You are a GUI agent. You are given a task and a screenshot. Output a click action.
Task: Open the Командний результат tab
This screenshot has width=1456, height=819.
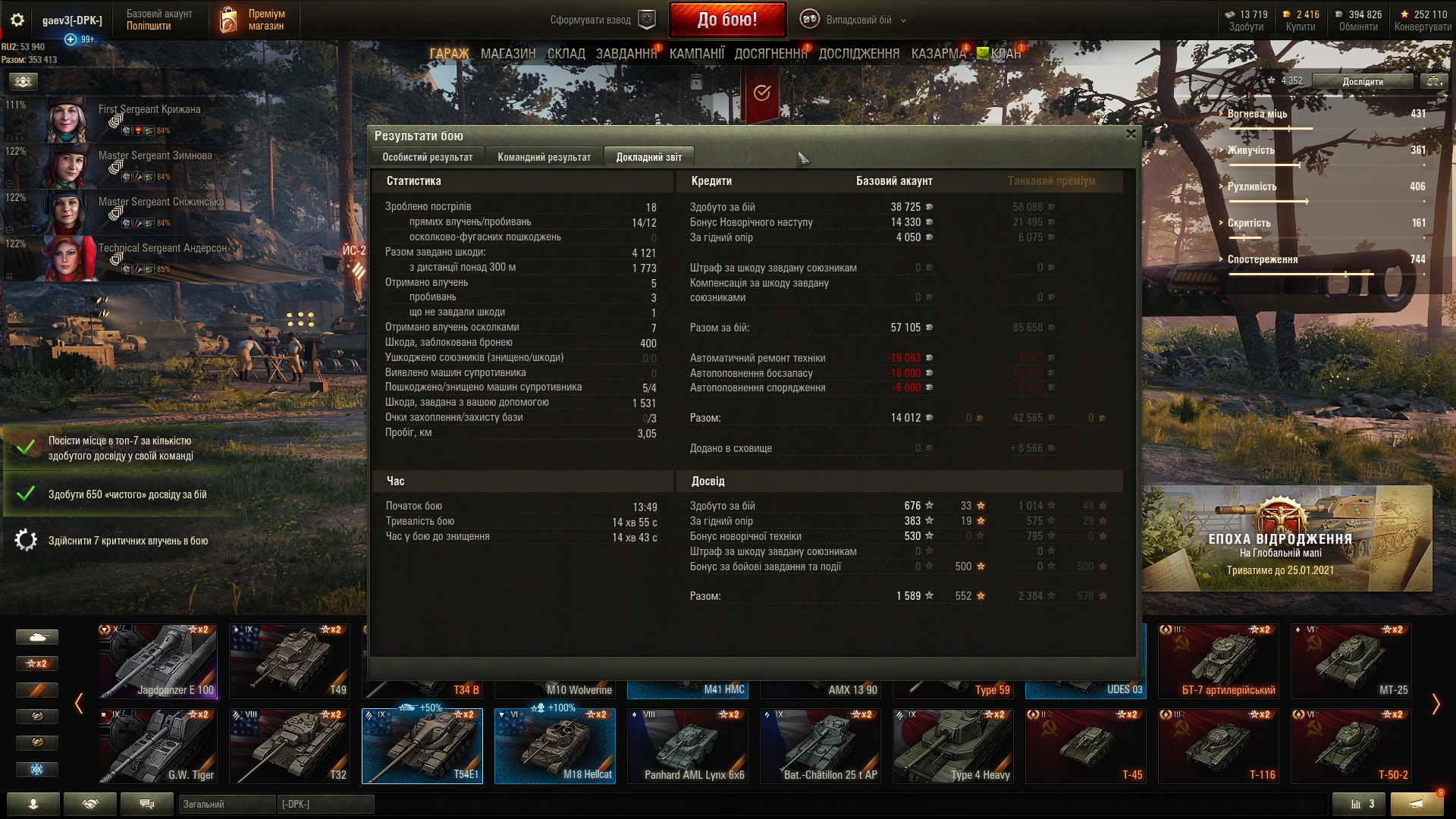click(x=544, y=157)
